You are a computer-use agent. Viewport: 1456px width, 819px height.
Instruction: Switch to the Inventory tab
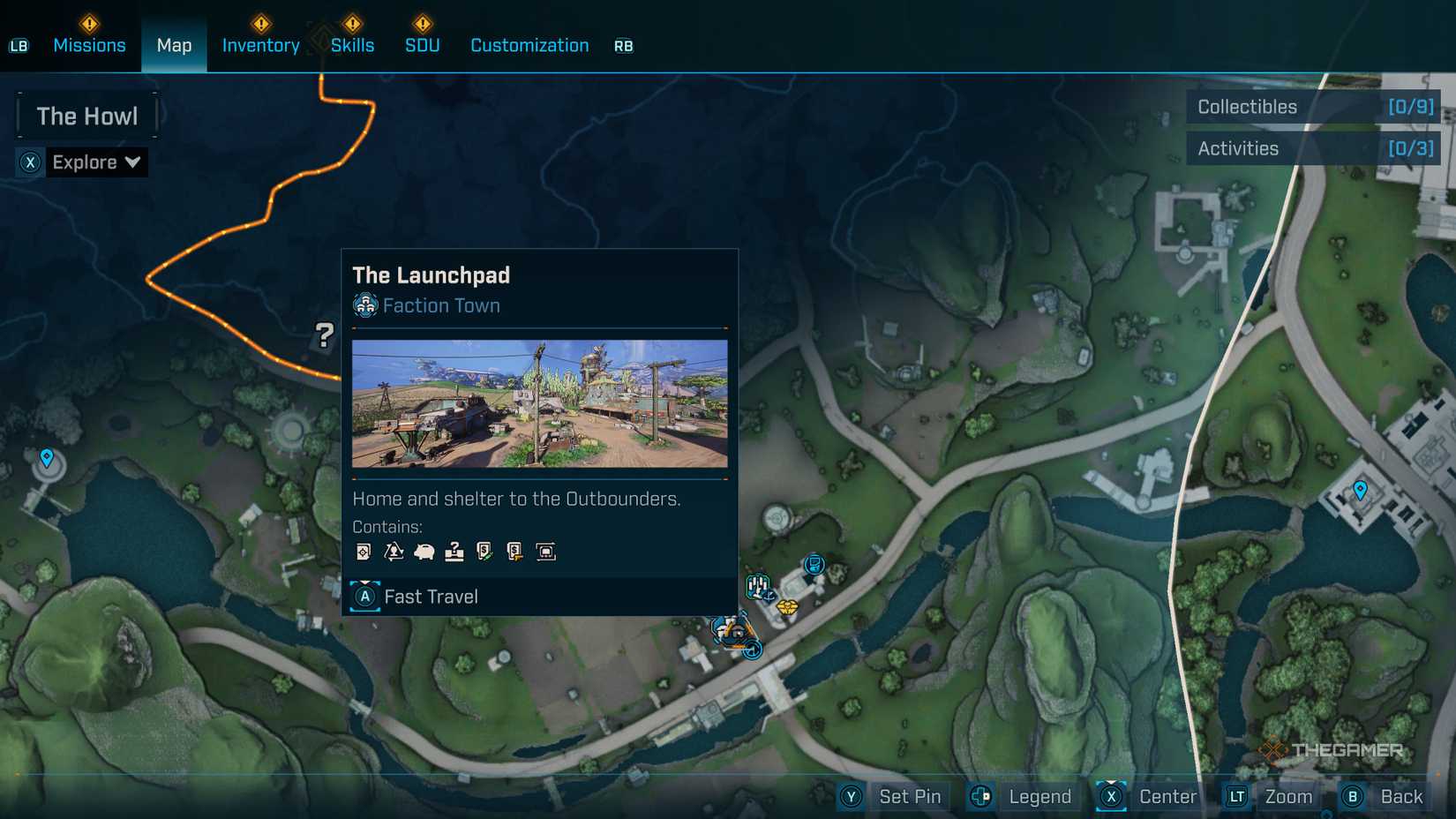click(x=260, y=45)
